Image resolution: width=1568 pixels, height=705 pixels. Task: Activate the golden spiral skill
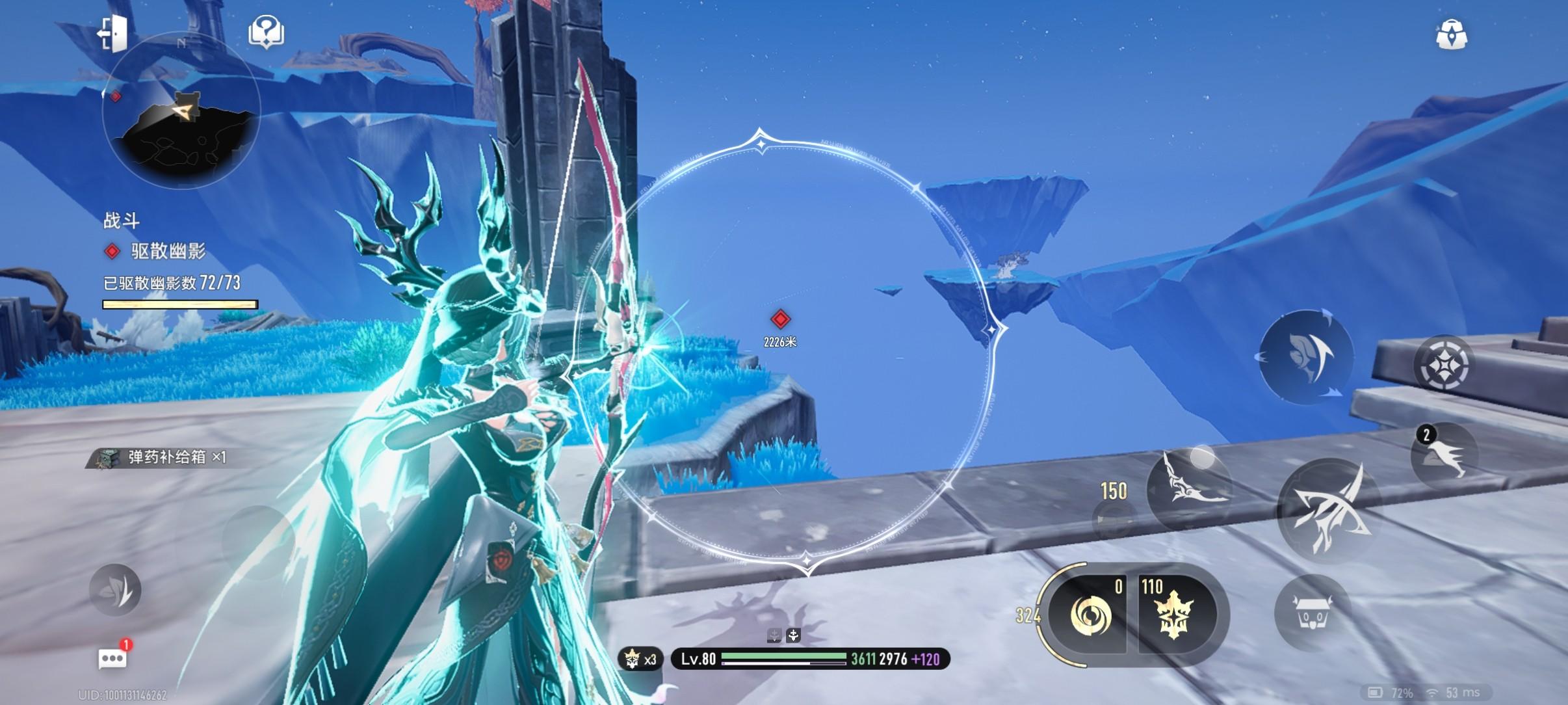(1090, 614)
